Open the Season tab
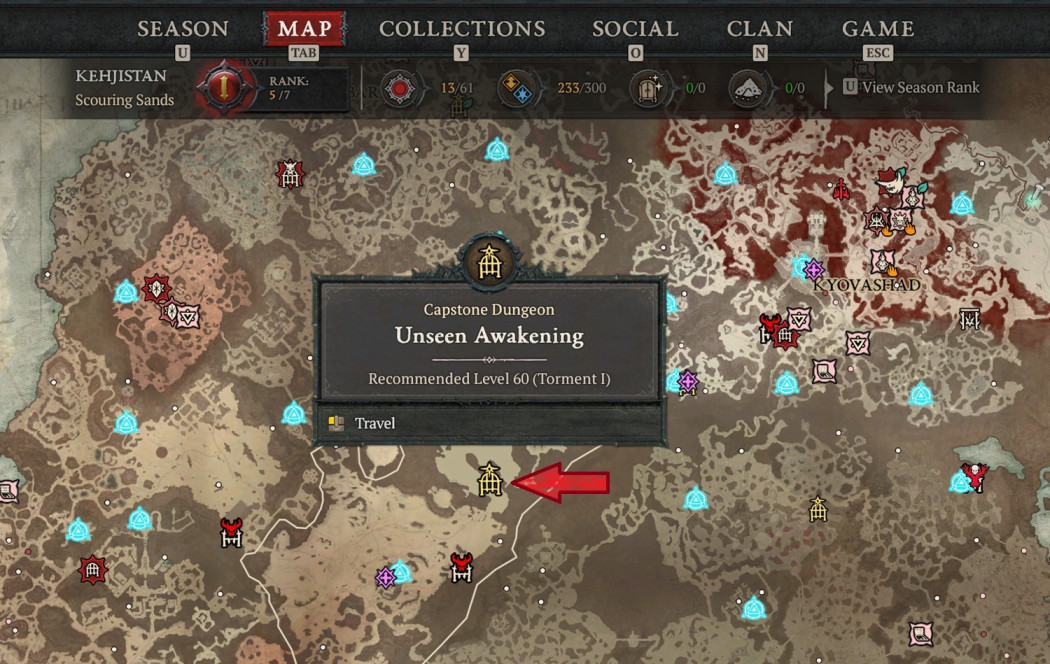The width and height of the screenshot is (1050, 664). pyautogui.click(x=182, y=28)
